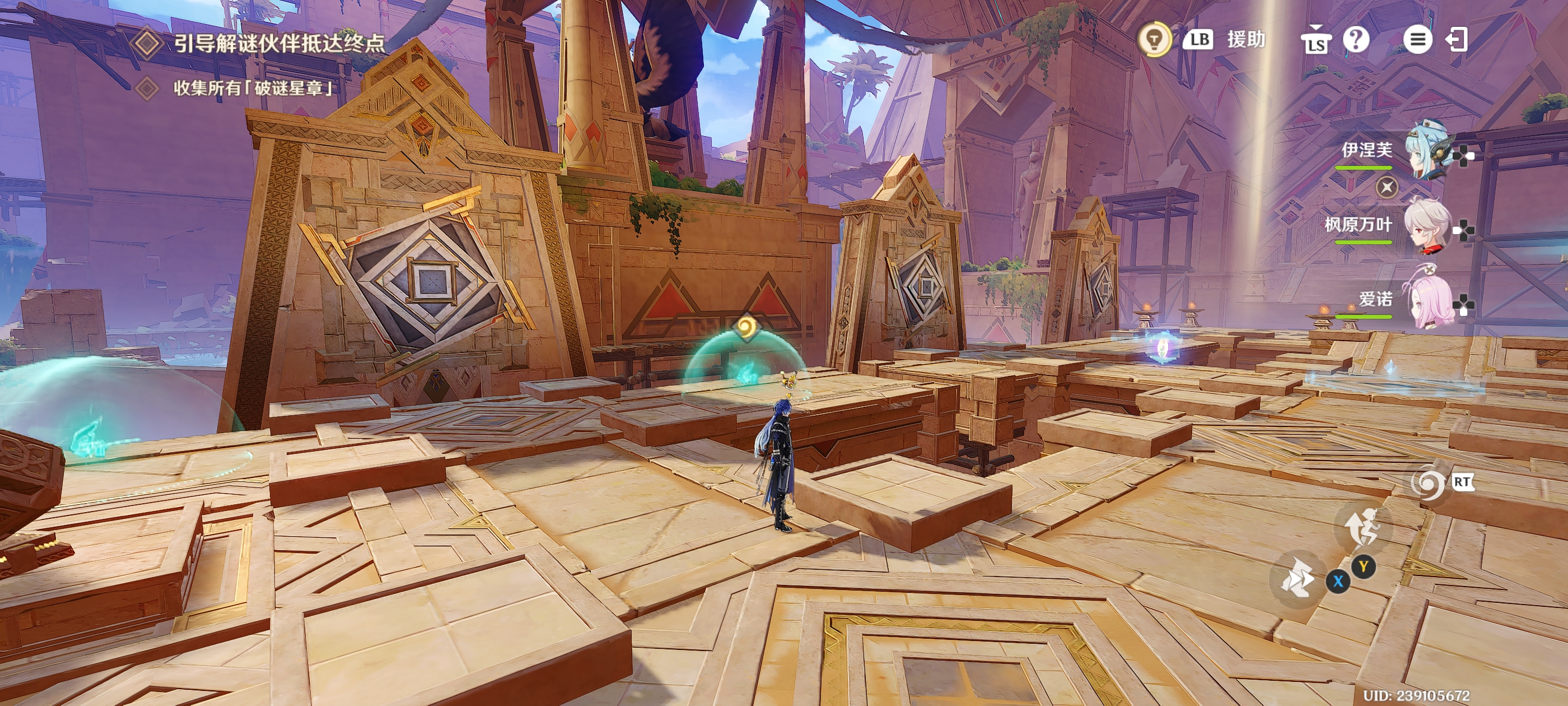
Task: Click the round star badge below 伊涅芙
Action: (1387, 187)
